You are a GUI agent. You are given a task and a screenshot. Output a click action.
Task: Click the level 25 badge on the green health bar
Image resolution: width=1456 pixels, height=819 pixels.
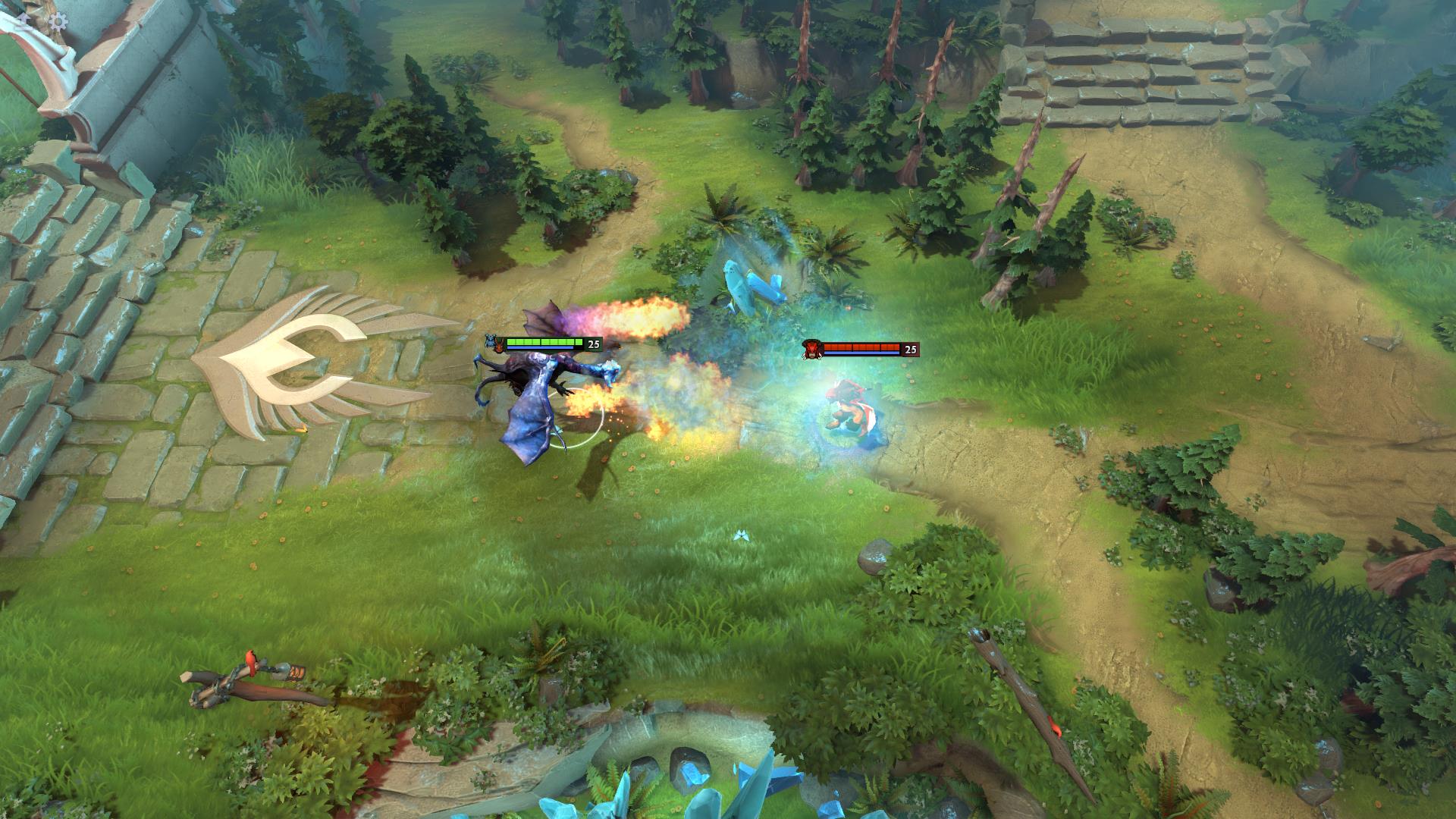pyautogui.click(x=592, y=344)
